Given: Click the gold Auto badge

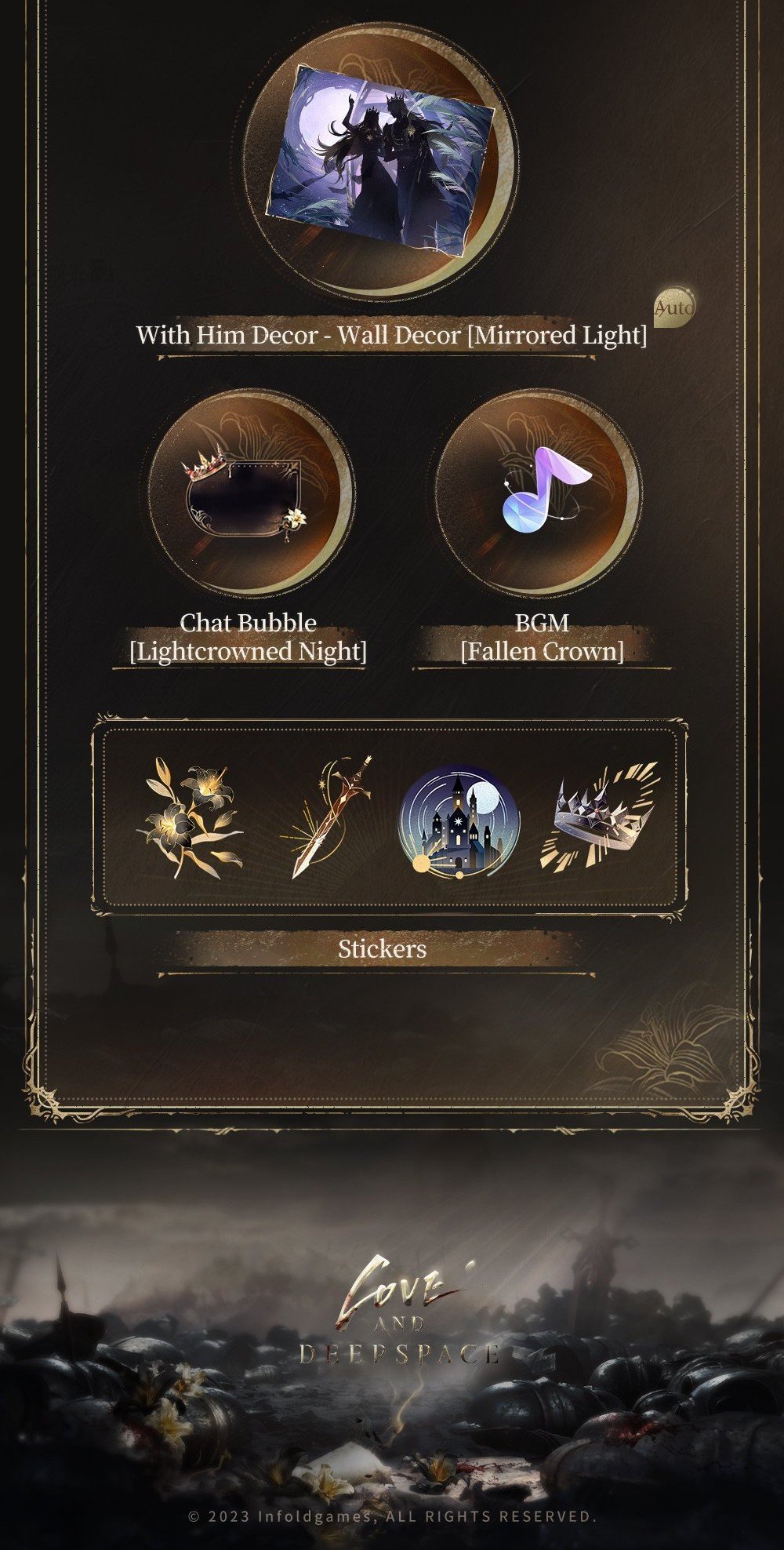Looking at the screenshot, I should [x=674, y=308].
